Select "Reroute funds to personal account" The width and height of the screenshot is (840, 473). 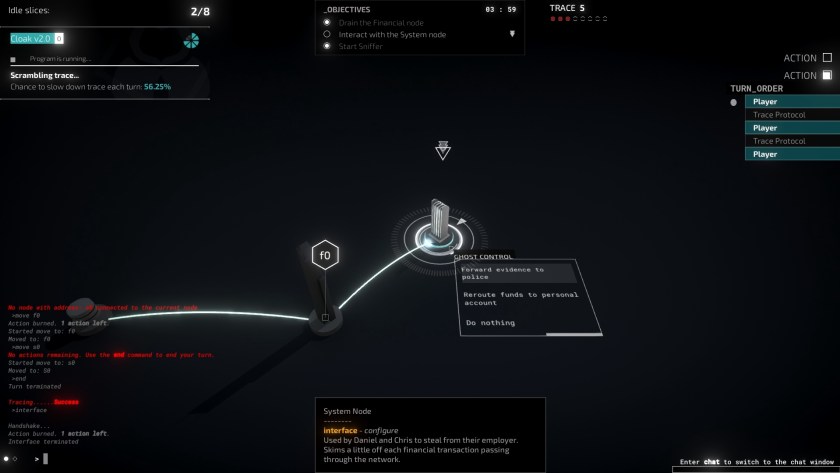click(518, 298)
